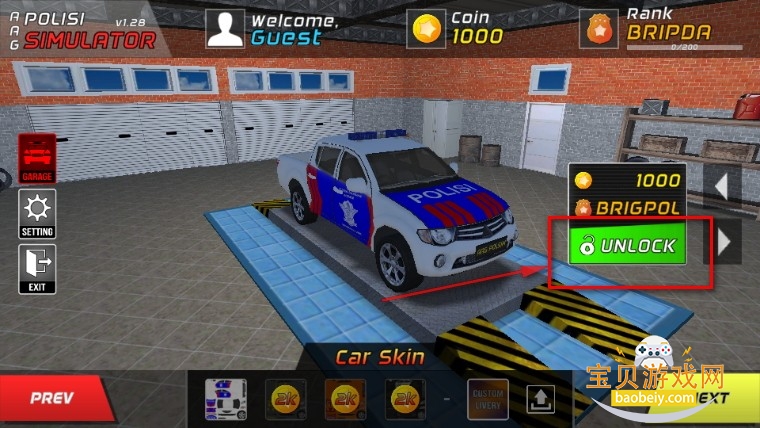Exit the game via Exit button

(38, 268)
